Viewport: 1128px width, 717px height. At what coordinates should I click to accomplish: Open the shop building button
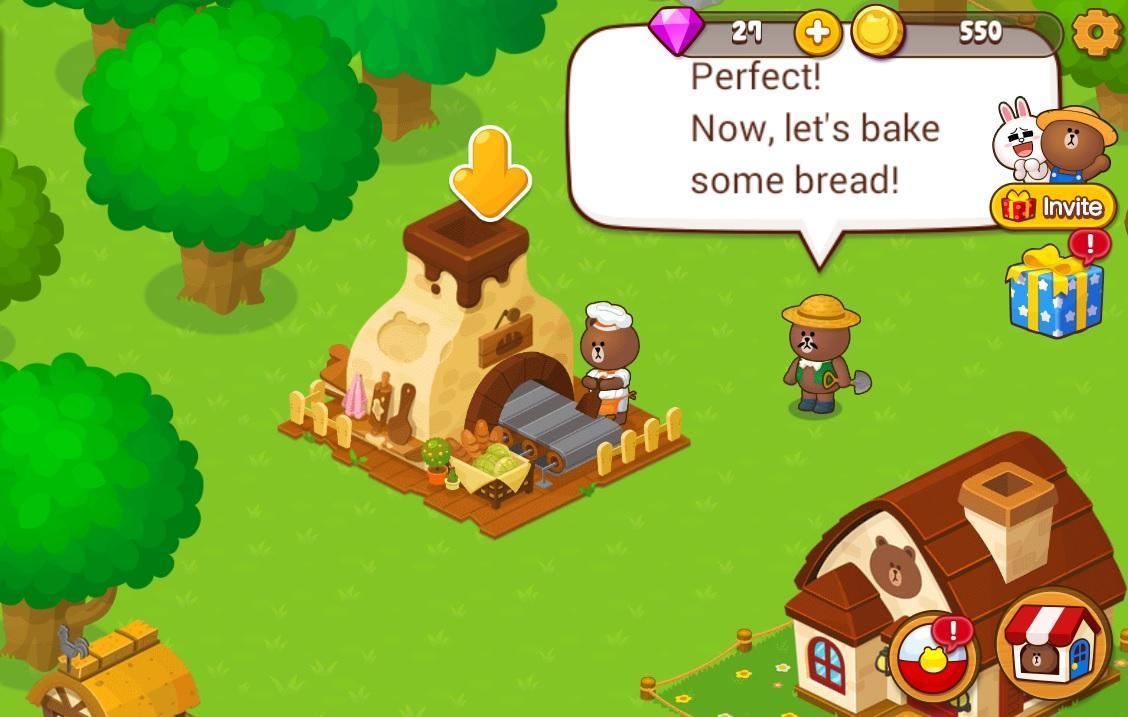click(1053, 645)
